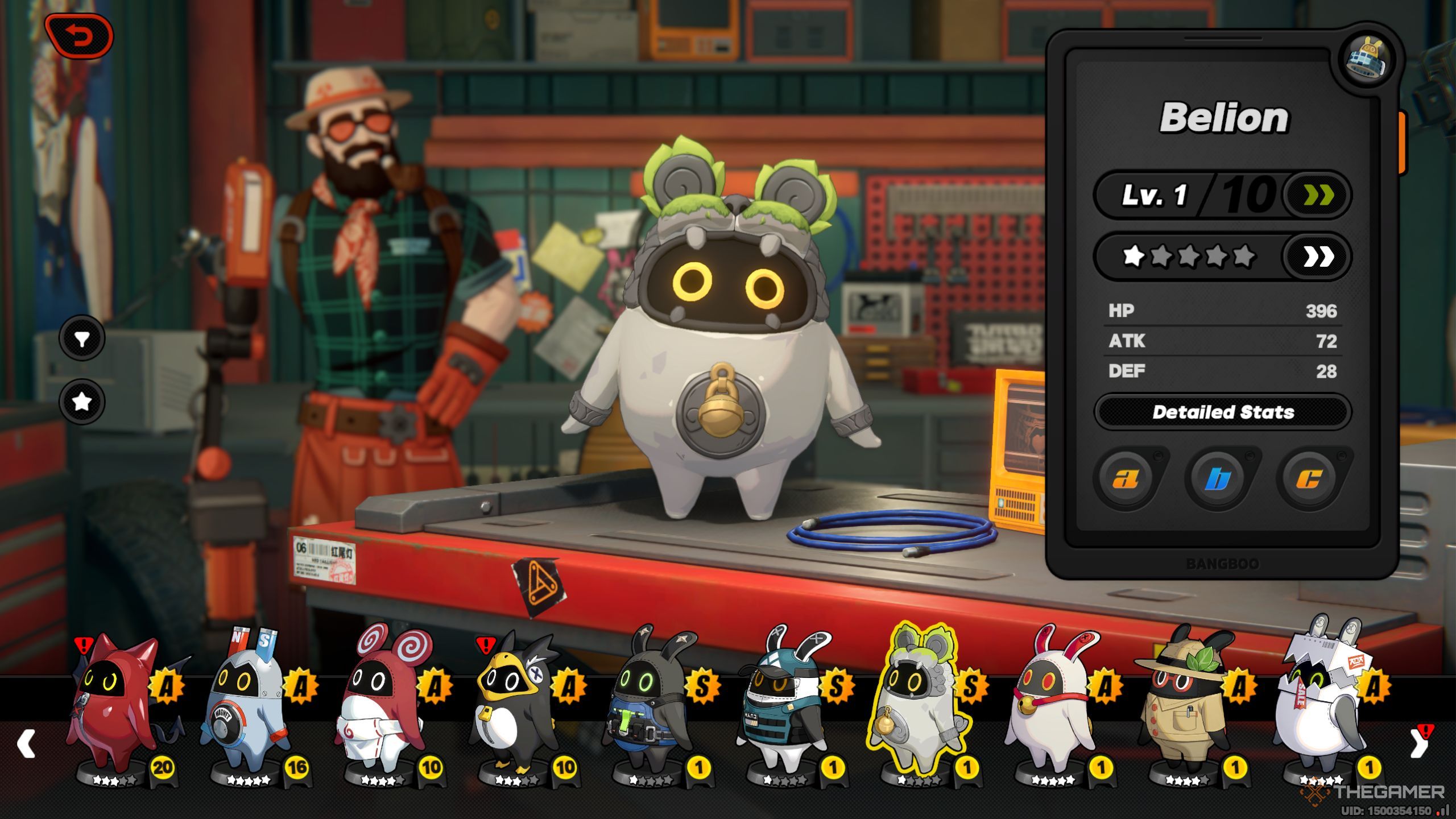Level up Belion with the green arrows

coord(1318,196)
